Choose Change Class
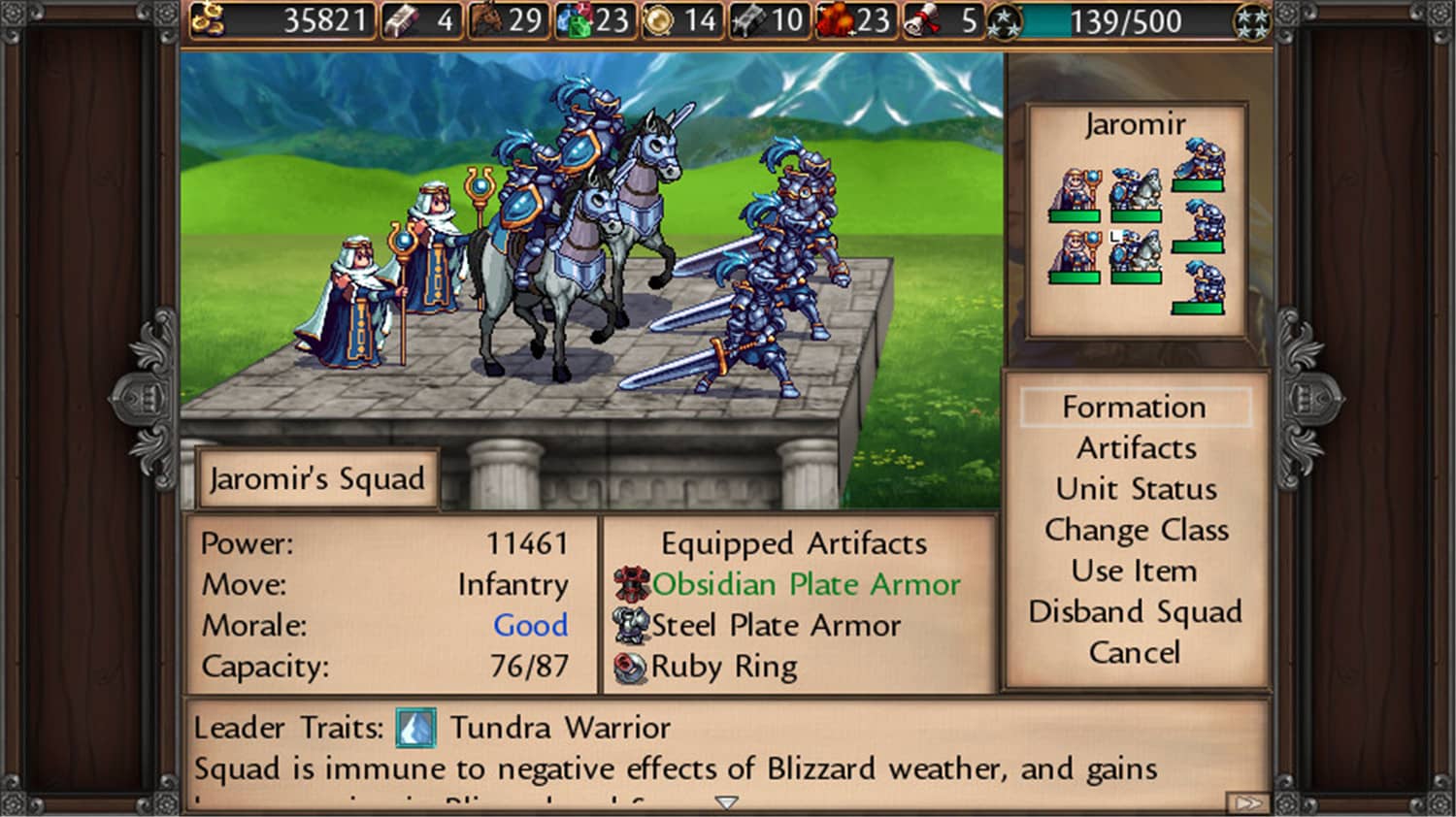 tap(1136, 530)
